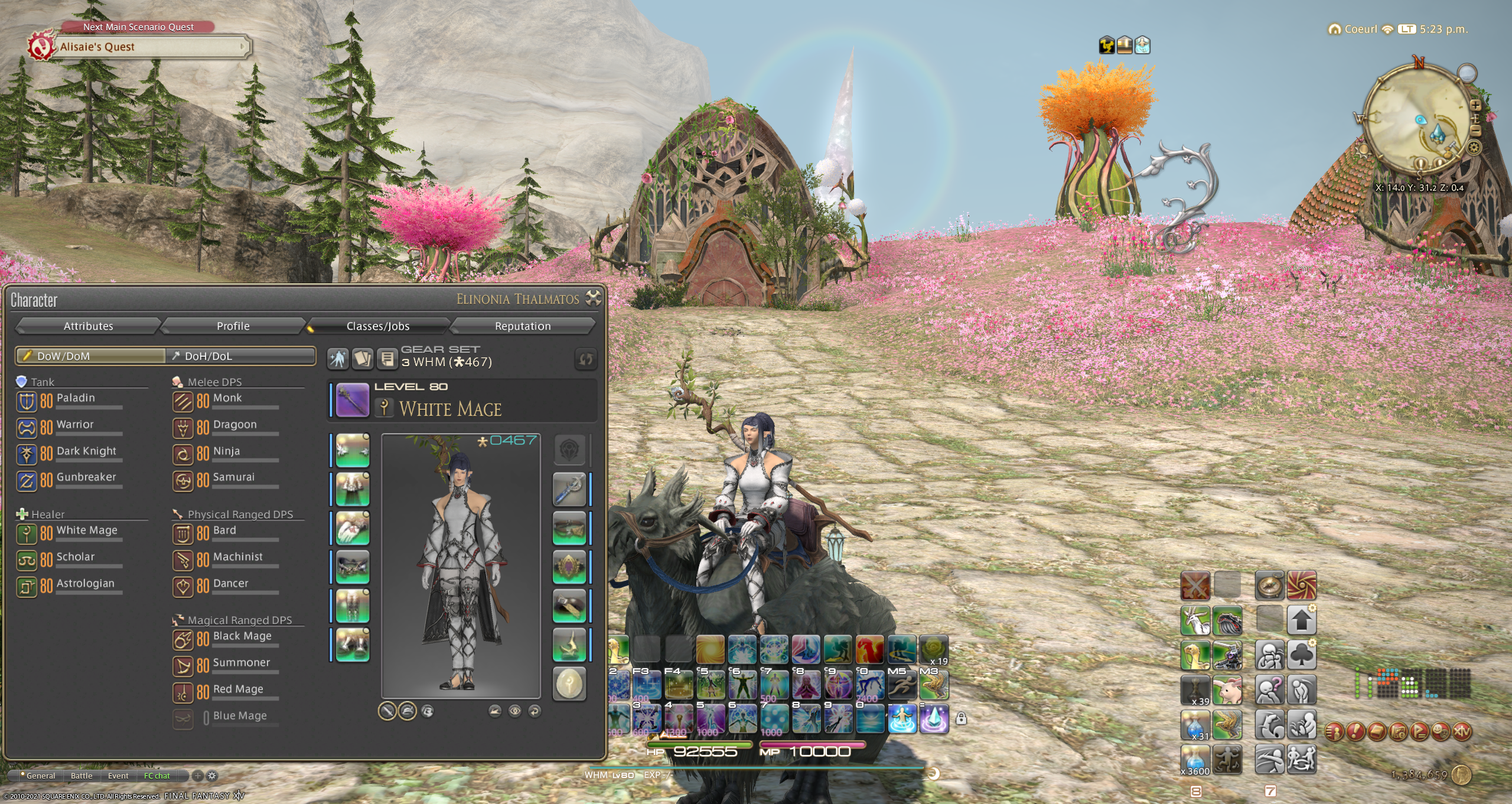This screenshot has height=804, width=1512.
Task: Click the Blue Mage job entry
Action: (239, 717)
